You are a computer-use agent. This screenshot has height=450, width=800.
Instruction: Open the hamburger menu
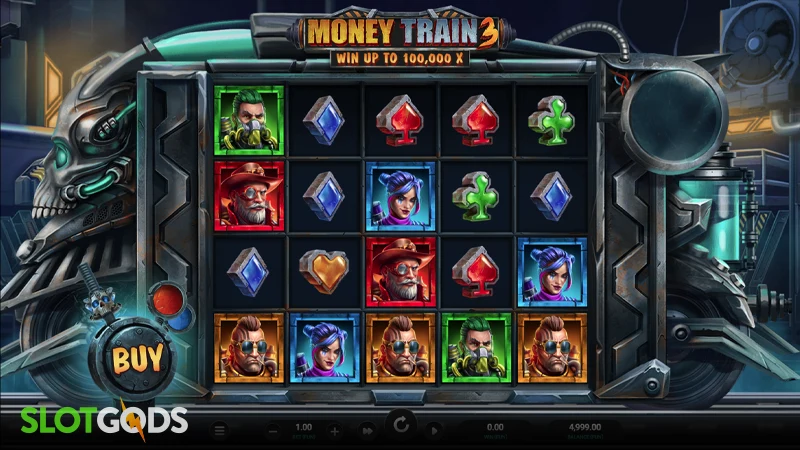point(221,431)
